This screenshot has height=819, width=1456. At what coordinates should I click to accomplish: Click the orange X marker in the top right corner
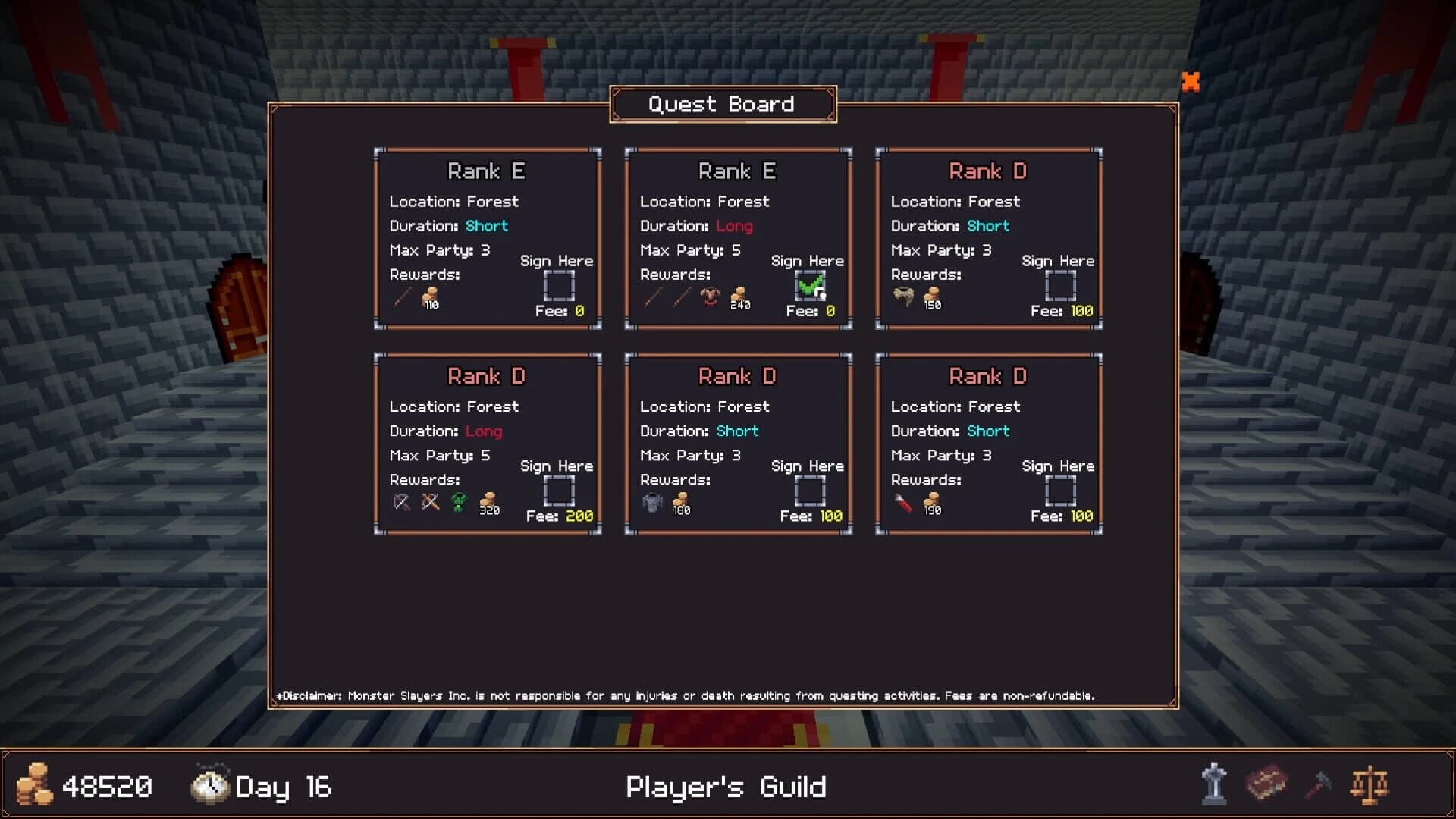click(x=1192, y=82)
